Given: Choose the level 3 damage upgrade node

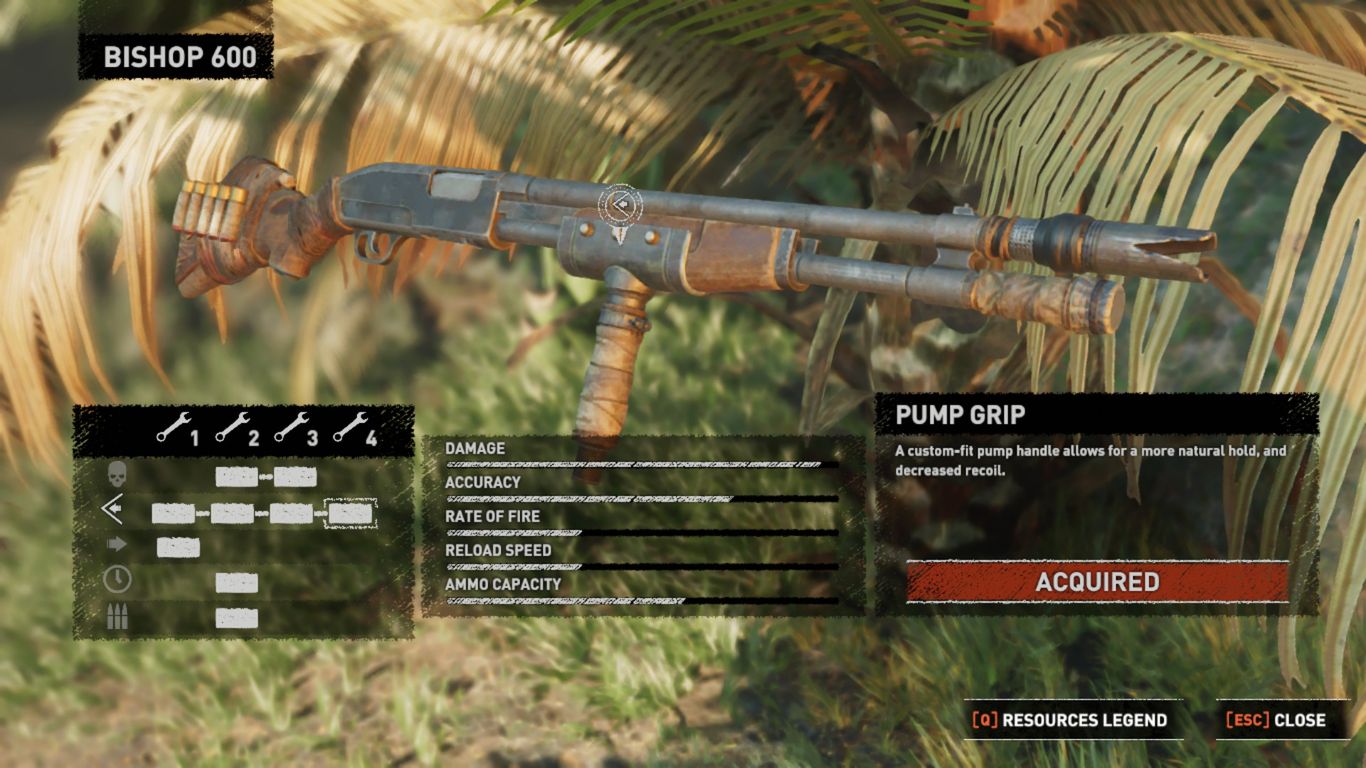Looking at the screenshot, I should 295,477.
